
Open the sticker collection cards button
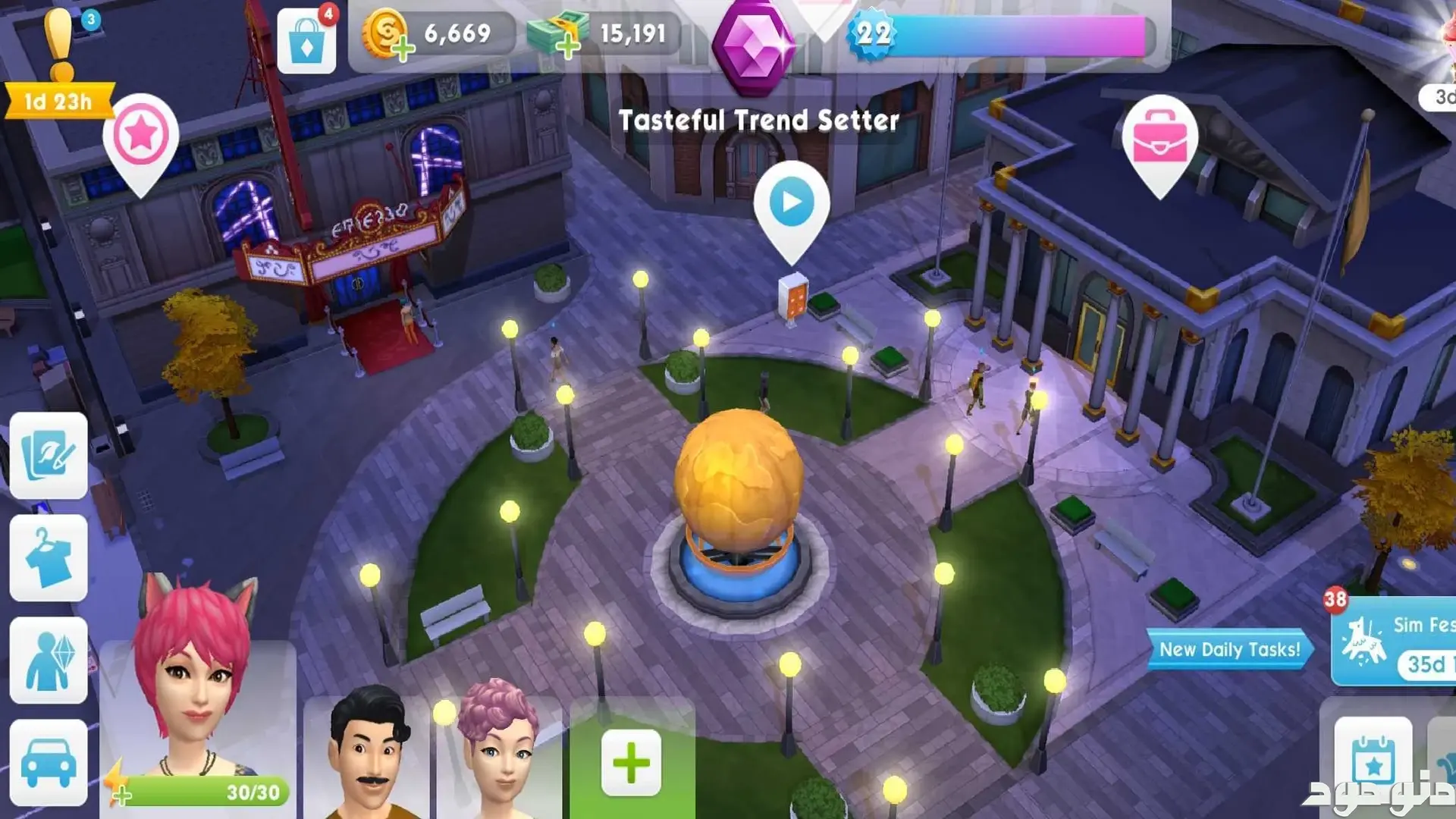pyautogui.click(x=49, y=455)
